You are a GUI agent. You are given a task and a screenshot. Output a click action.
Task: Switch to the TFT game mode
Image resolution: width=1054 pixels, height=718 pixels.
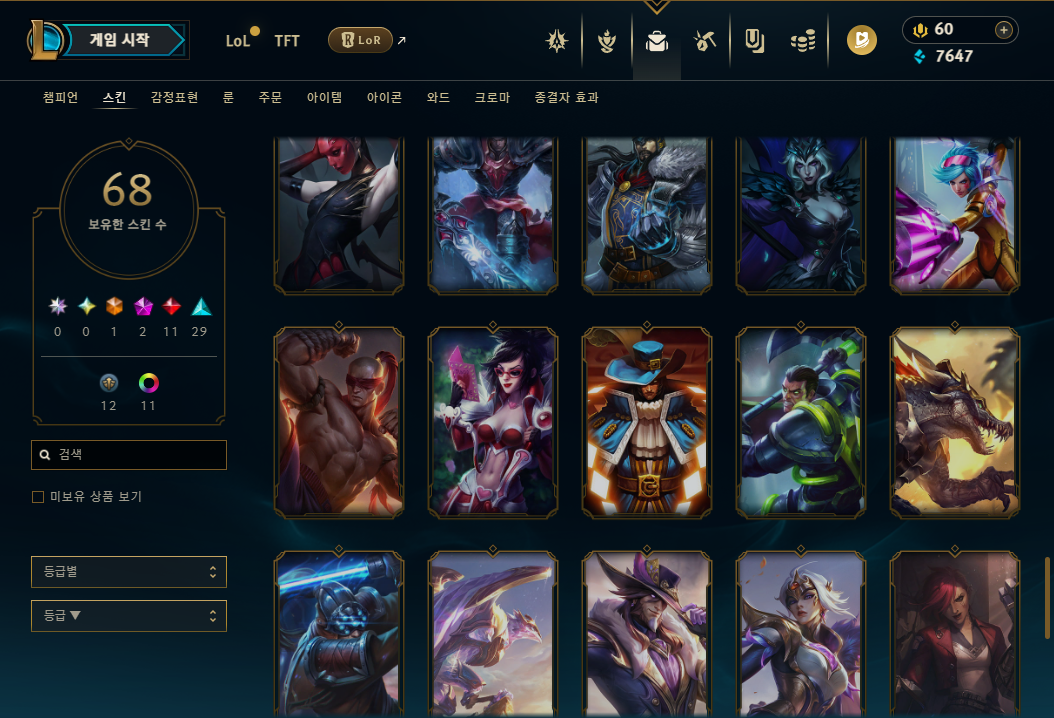[x=287, y=41]
